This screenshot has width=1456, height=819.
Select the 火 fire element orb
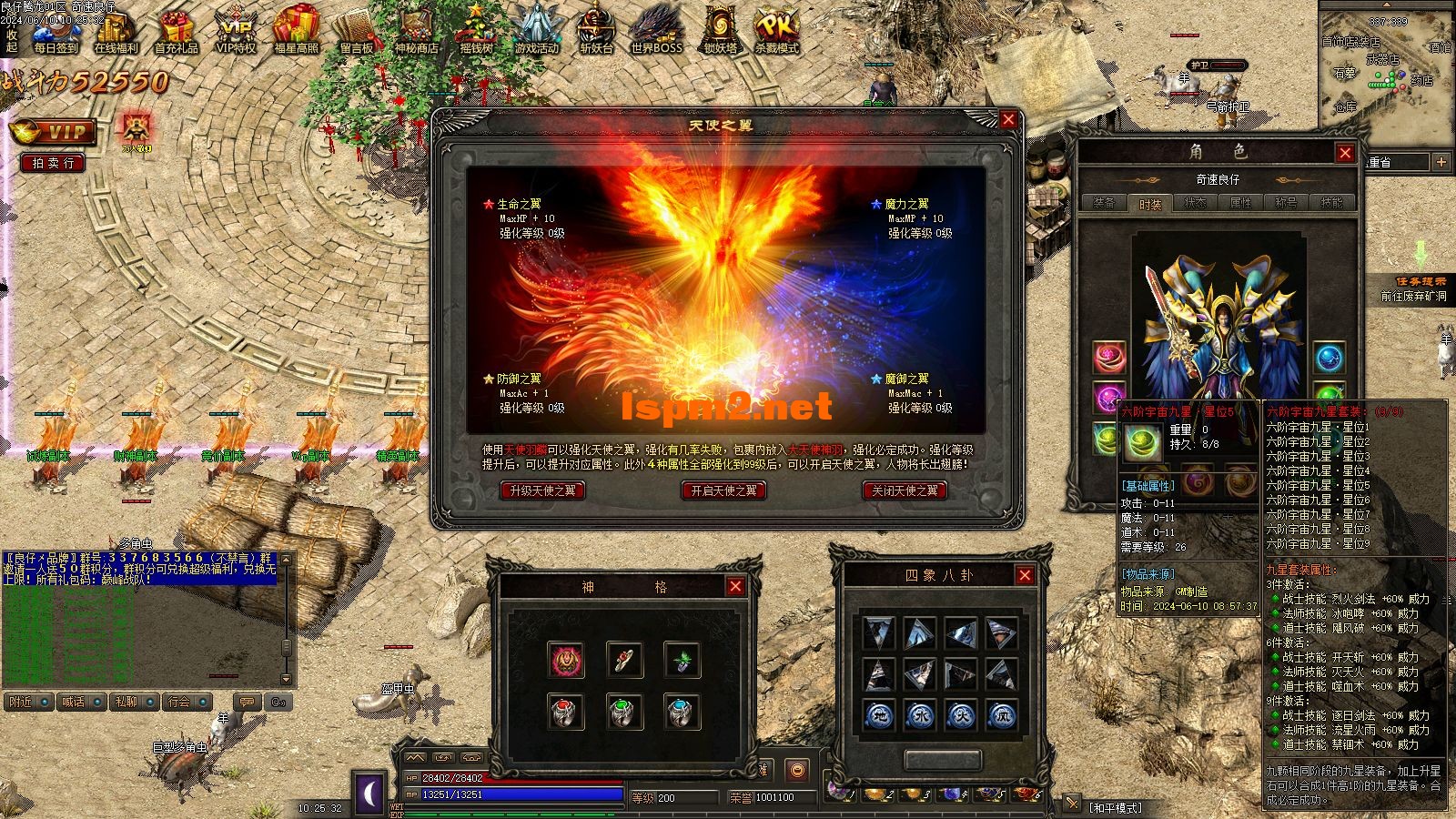coord(960,715)
